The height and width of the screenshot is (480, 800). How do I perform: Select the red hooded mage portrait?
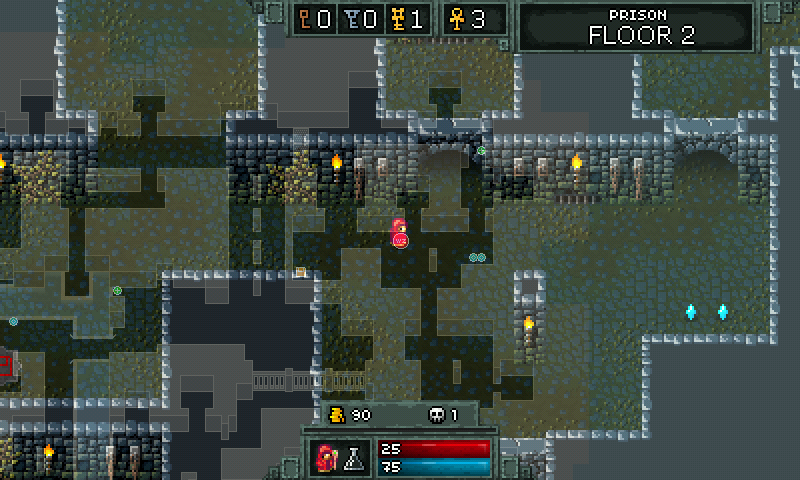coord(326,458)
